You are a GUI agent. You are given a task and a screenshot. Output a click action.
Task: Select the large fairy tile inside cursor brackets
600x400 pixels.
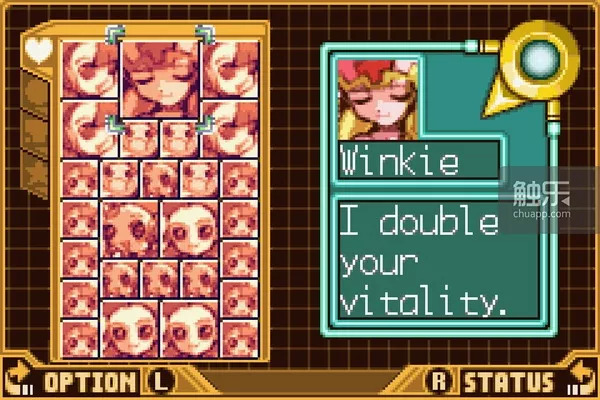(160, 78)
